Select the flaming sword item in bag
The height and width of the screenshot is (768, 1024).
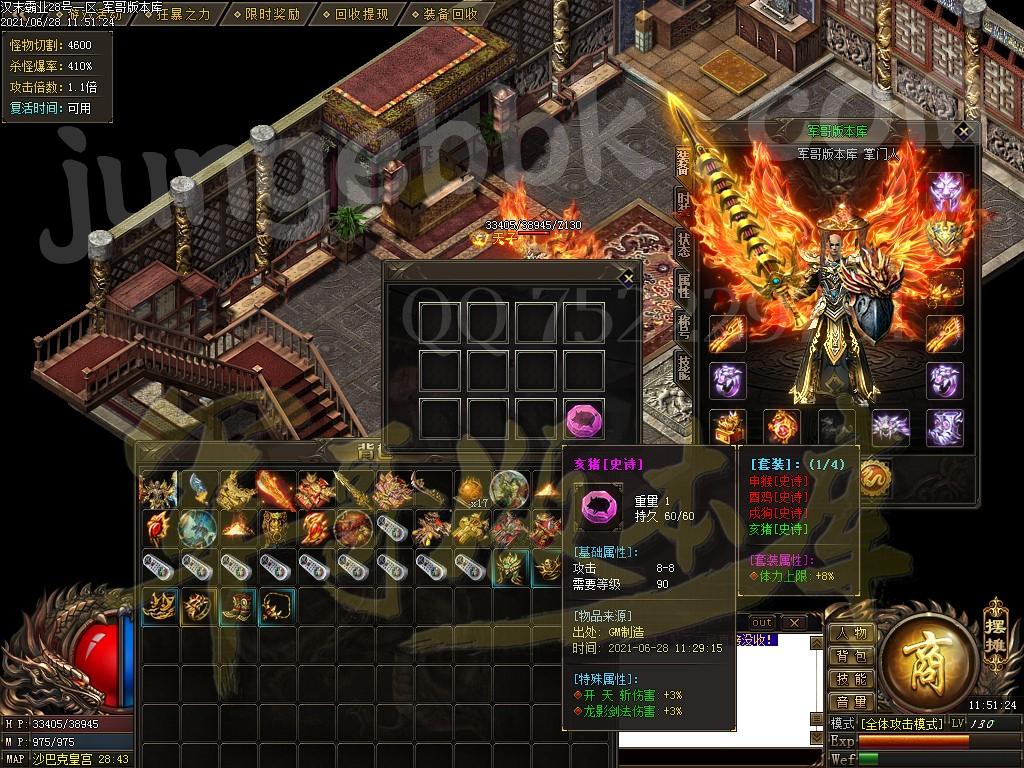tap(275, 489)
